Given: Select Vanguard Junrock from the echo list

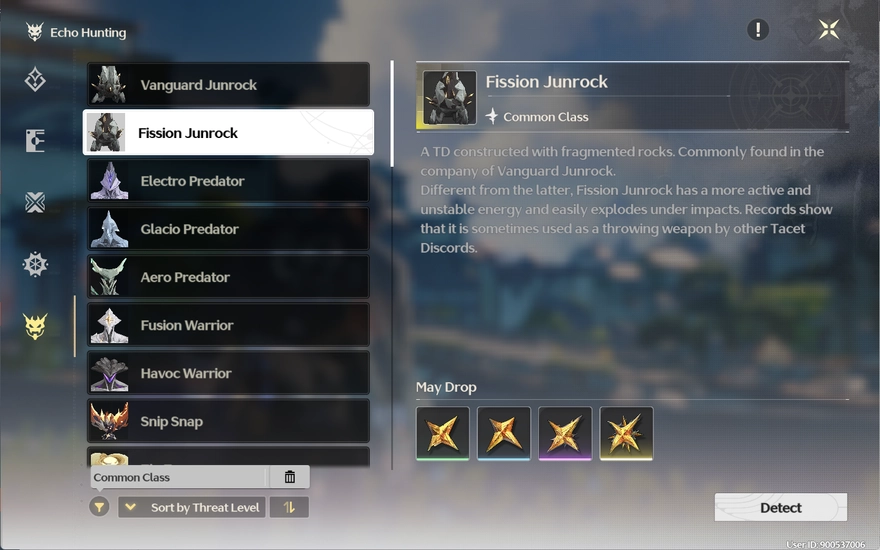Looking at the screenshot, I should [228, 85].
